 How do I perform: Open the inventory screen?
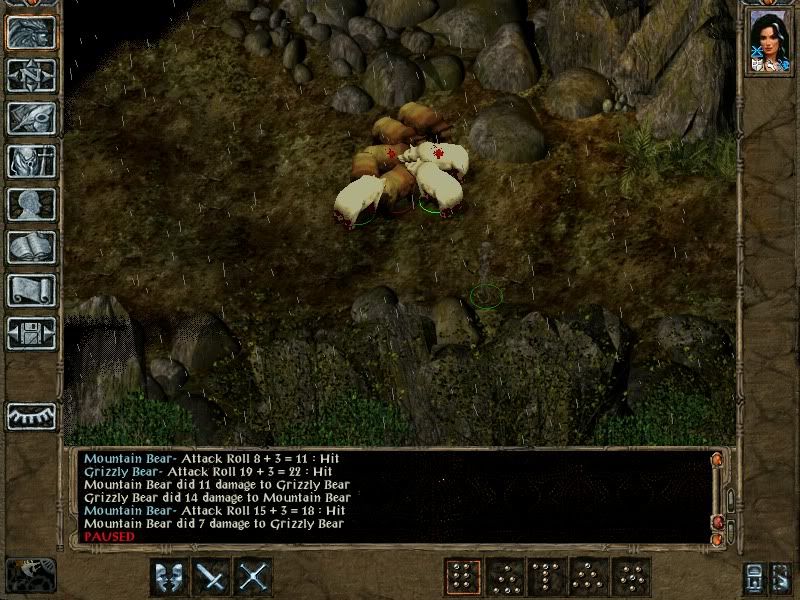(31, 161)
